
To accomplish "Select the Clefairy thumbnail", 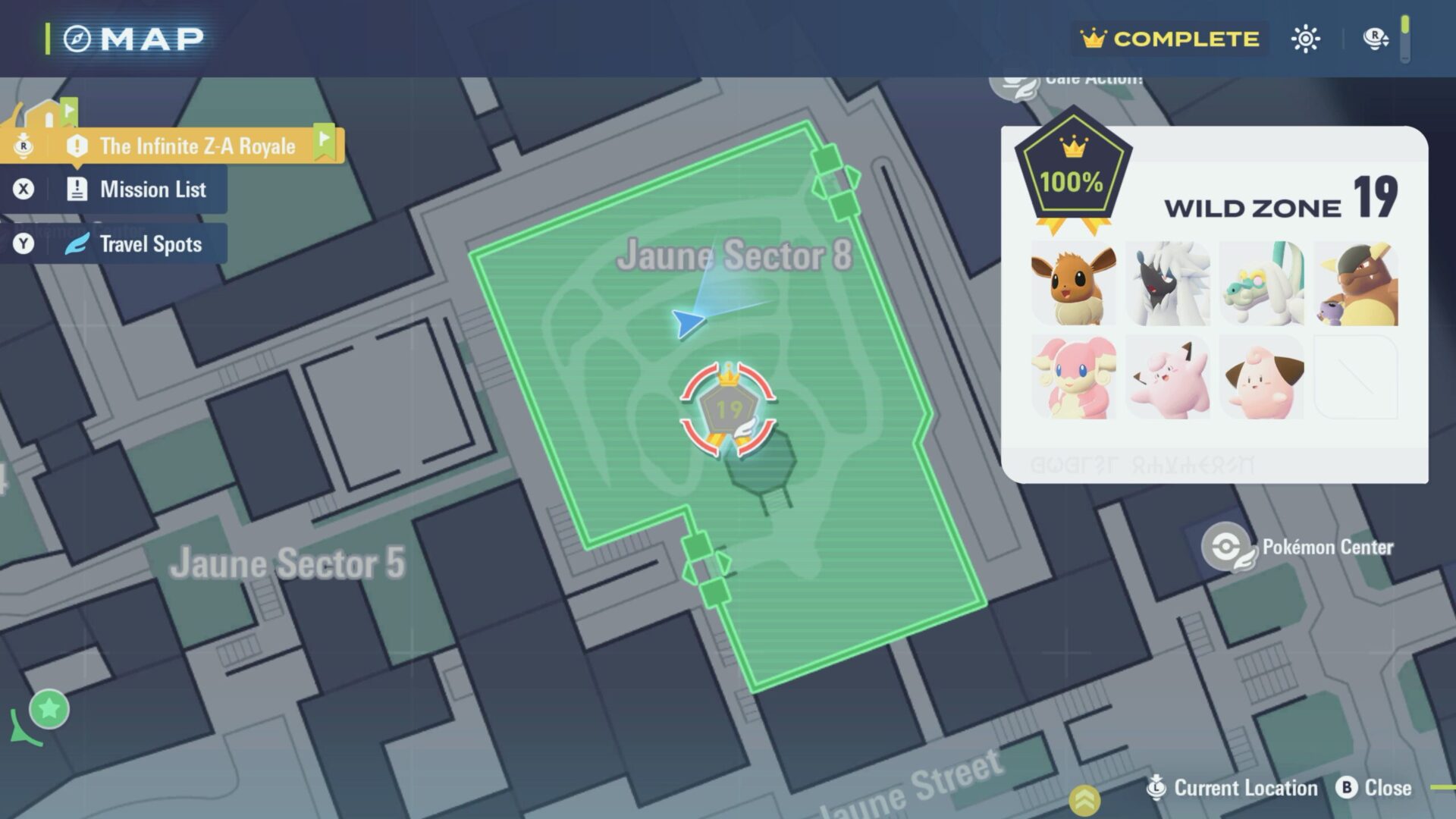I will [x=1168, y=377].
